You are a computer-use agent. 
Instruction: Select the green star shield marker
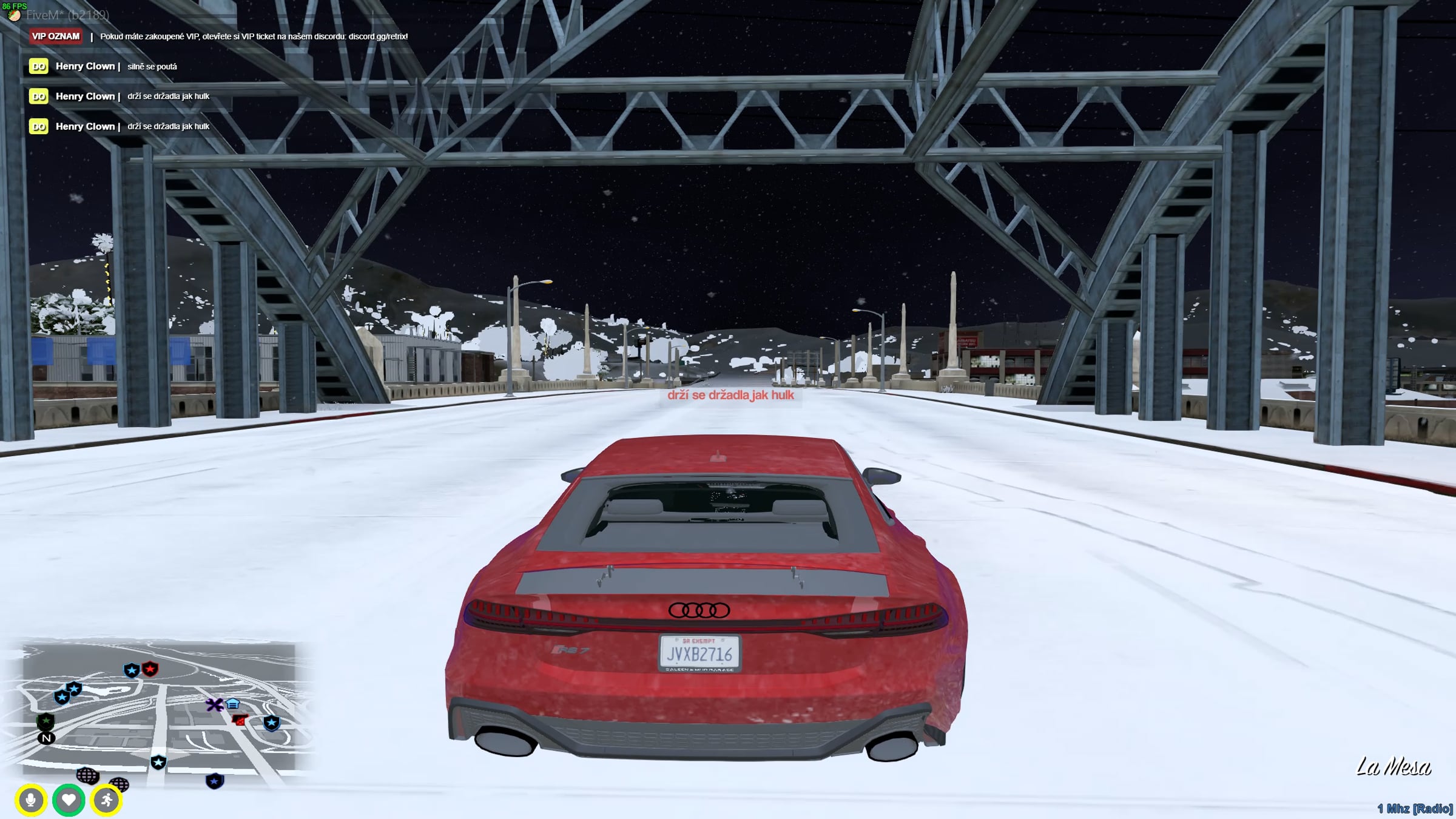coord(45,721)
